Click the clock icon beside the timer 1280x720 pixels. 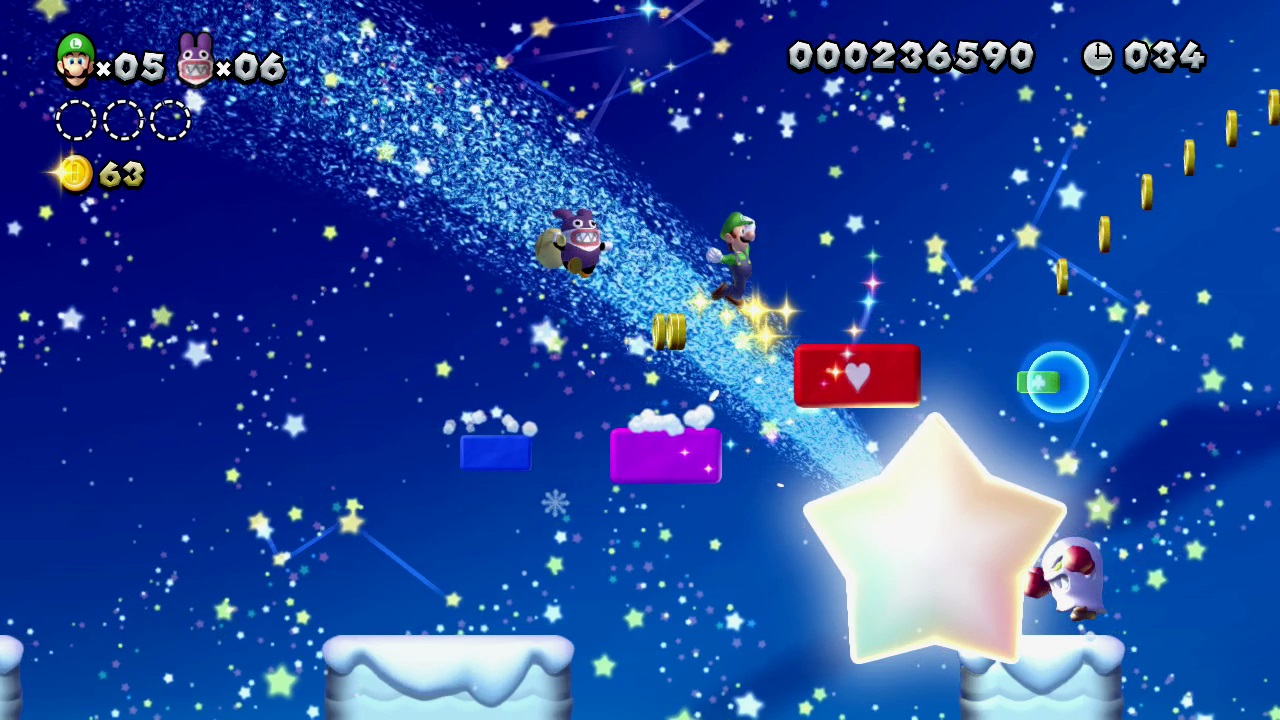(x=1097, y=57)
